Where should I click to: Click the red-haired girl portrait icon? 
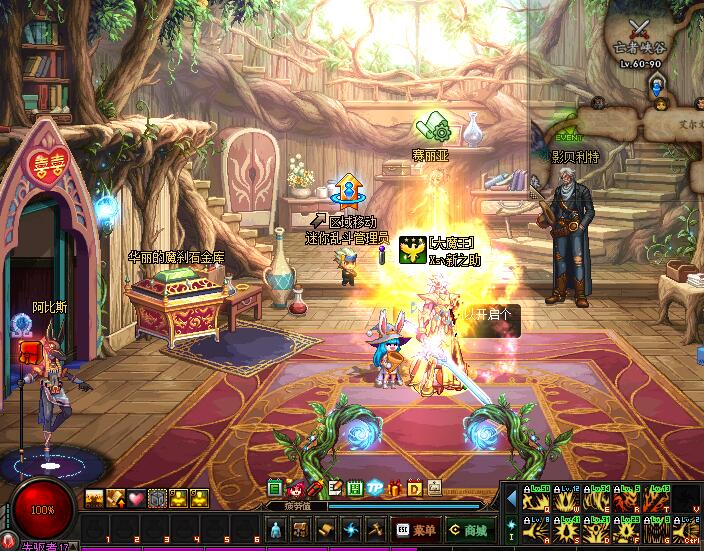(296, 488)
